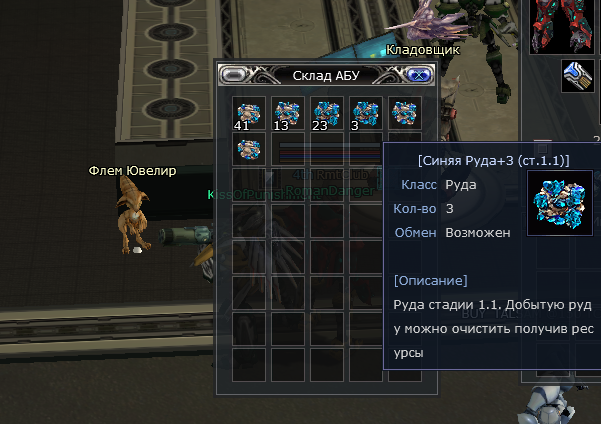Select the ore stack of 13
This screenshot has width=601, height=424.
coord(288,113)
